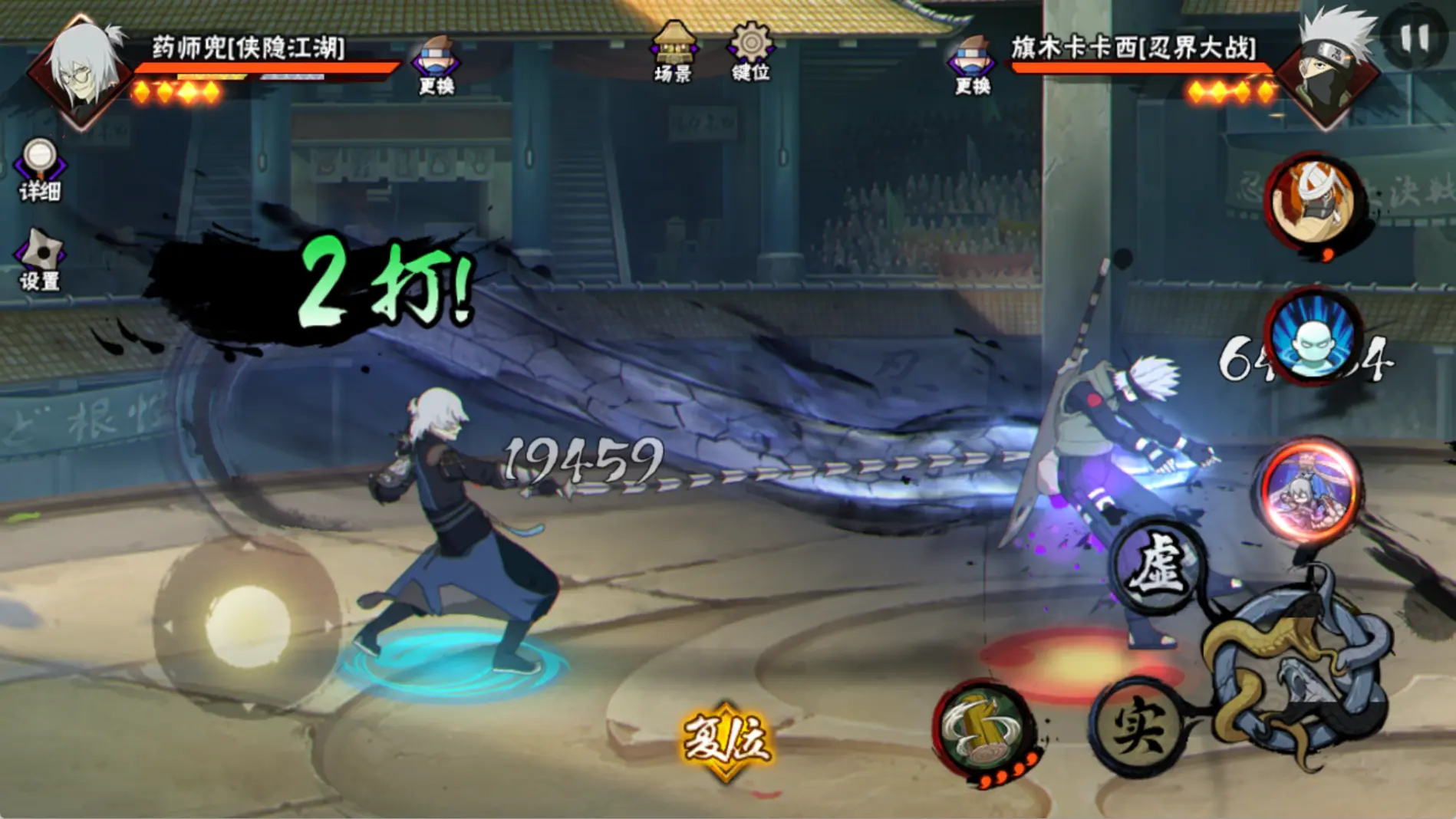Open the 详细 details panel
Viewport: 1456px width, 819px height.
pos(40,169)
